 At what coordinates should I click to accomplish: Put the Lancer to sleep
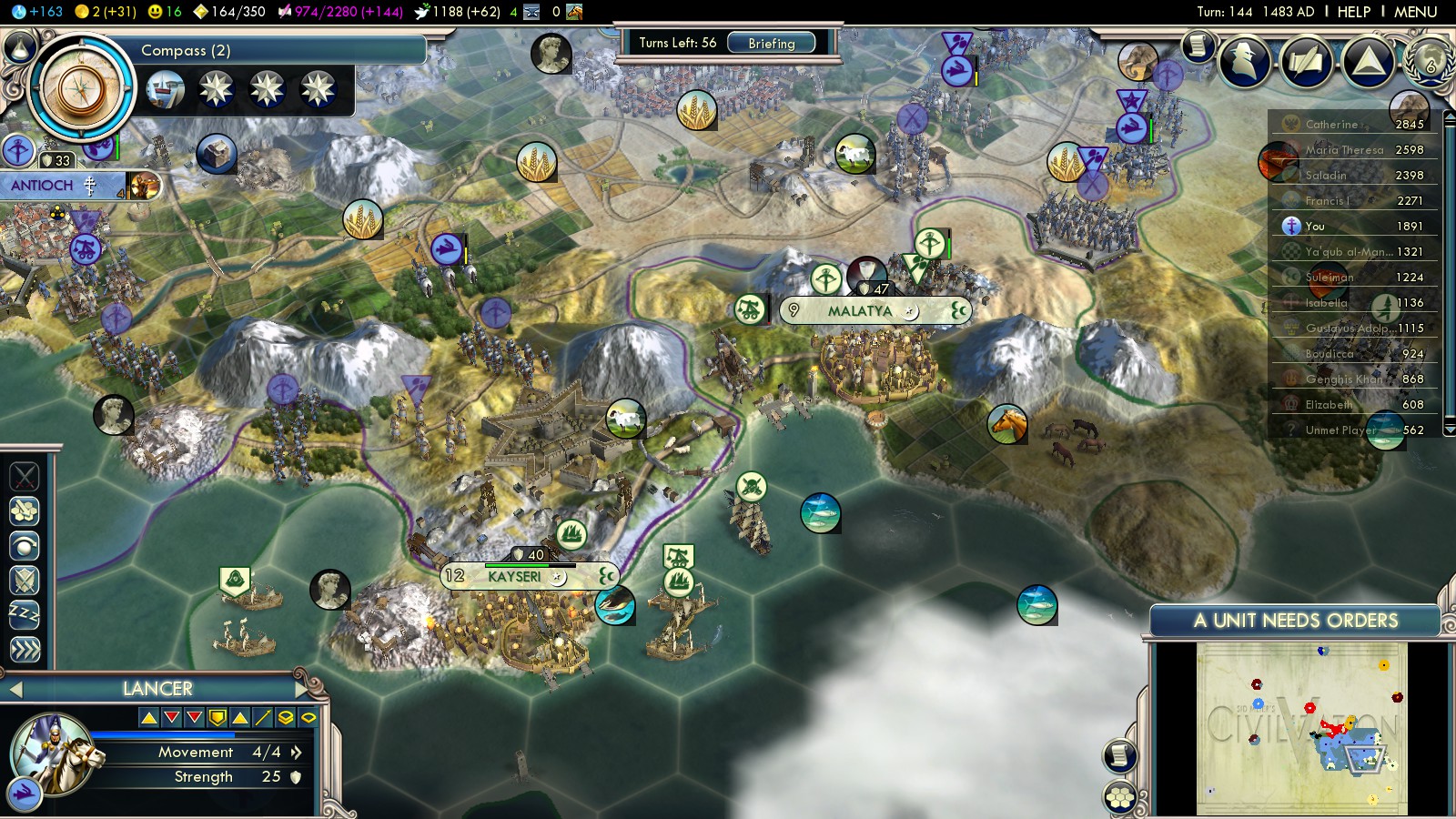[25, 614]
